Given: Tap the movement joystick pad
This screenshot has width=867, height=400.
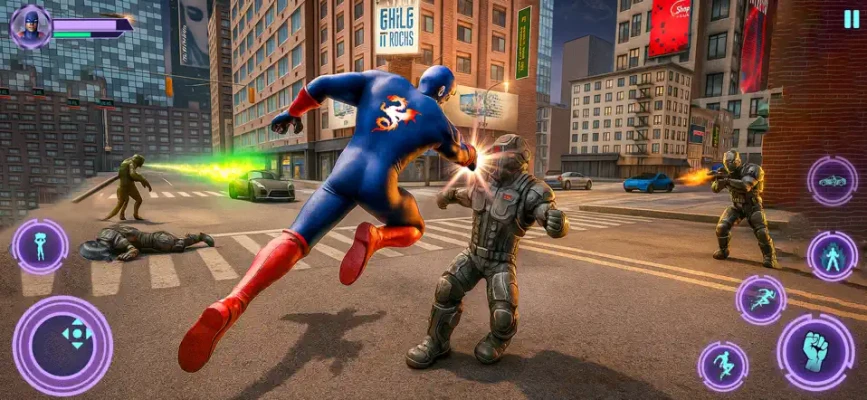Looking at the screenshot, I should pos(62,344).
